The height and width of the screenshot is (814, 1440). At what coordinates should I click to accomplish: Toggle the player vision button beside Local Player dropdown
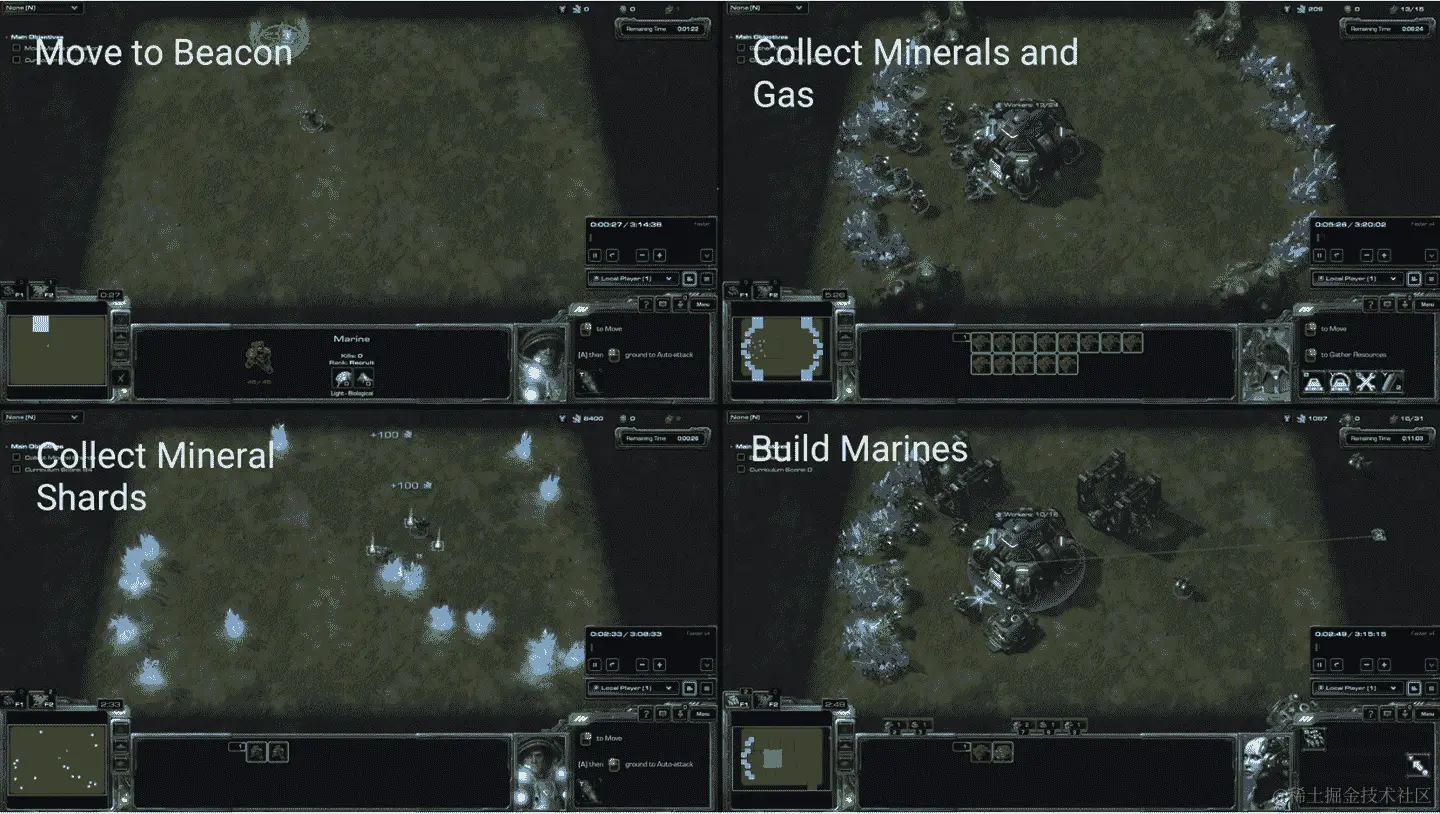pyautogui.click(x=690, y=279)
